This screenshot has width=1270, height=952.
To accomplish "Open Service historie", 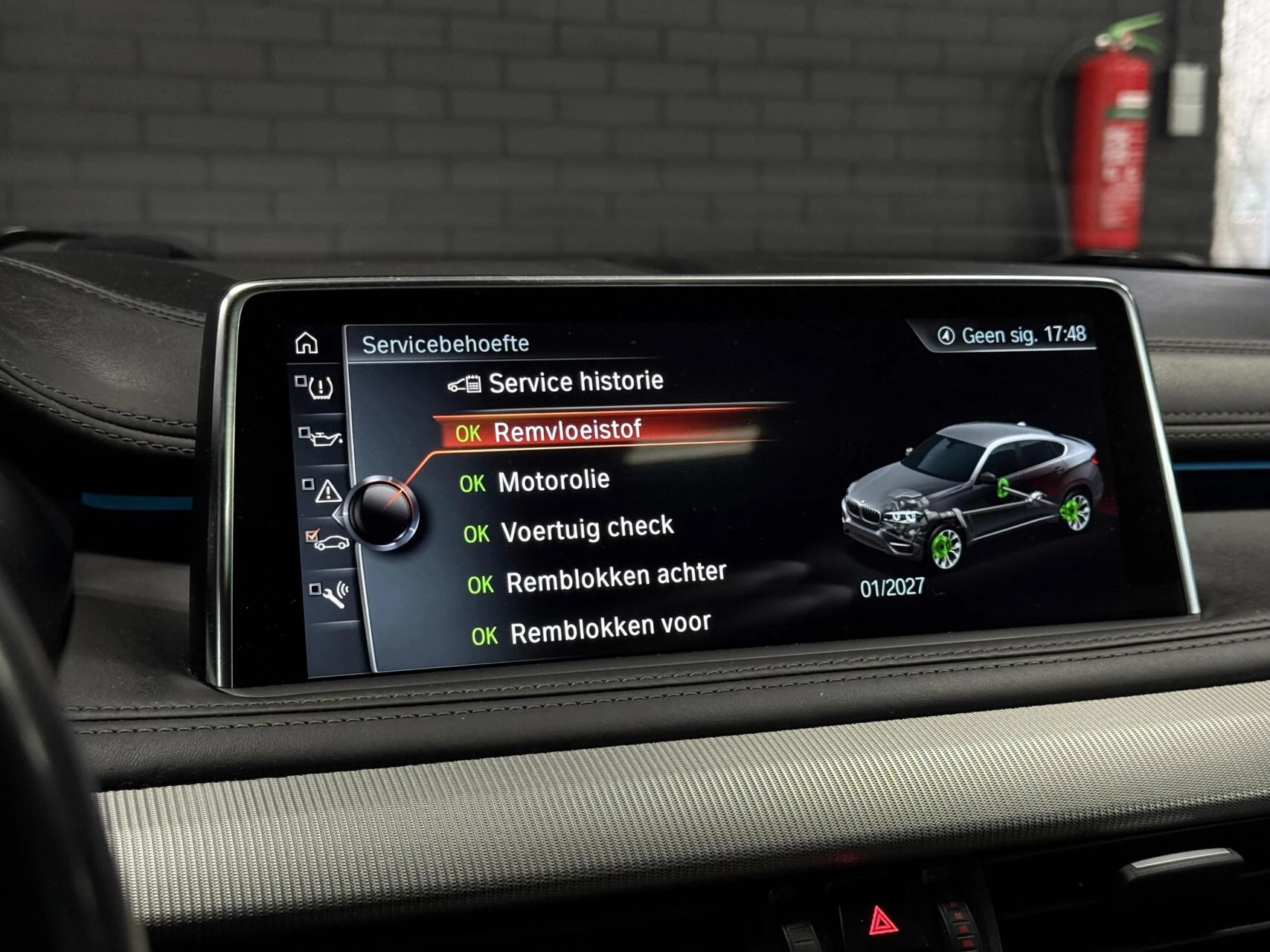I will (573, 382).
